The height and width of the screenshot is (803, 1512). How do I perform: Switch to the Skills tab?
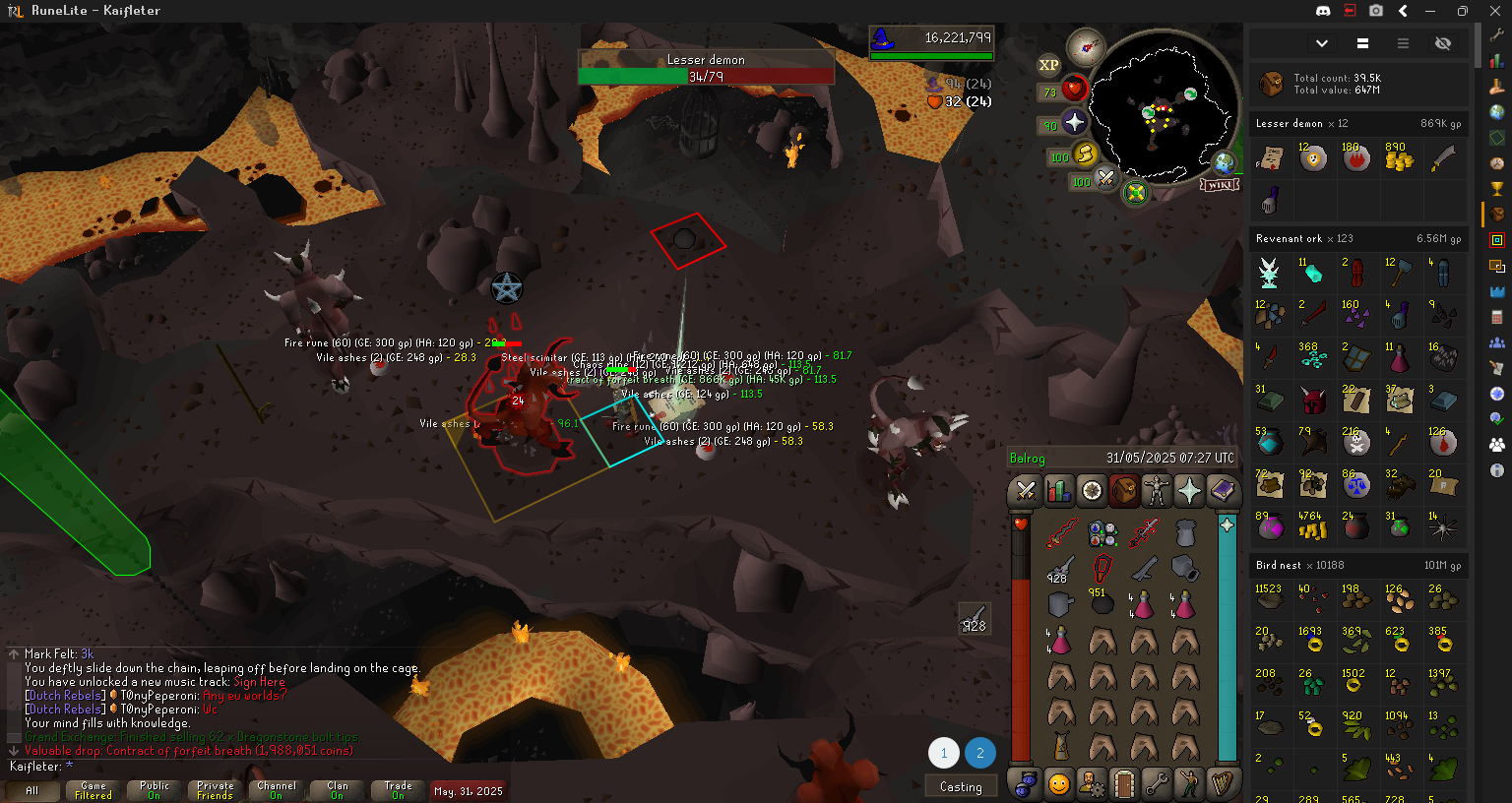tap(1058, 490)
